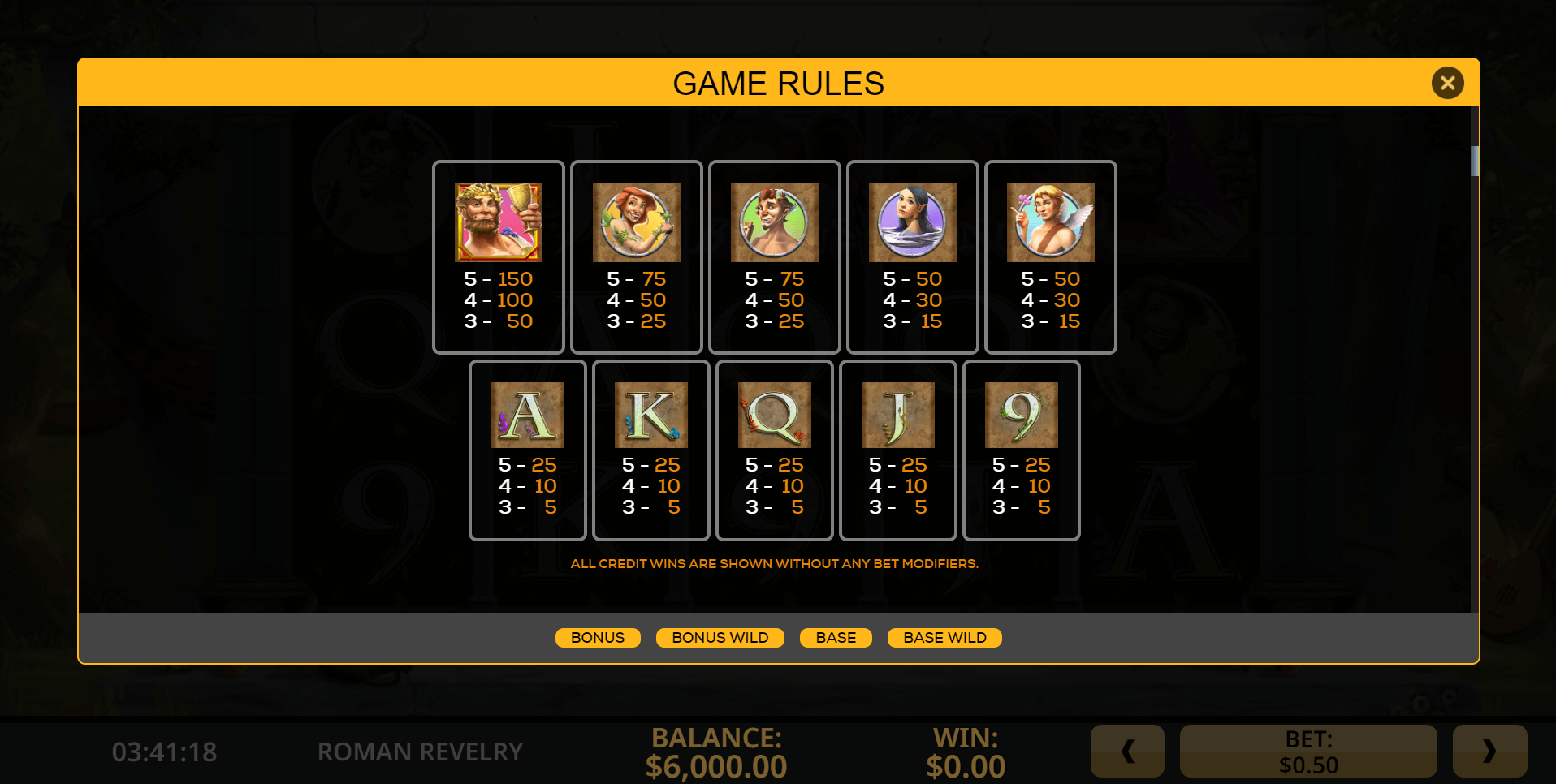
Task: Open the BASE WILD rules section
Action: click(944, 638)
